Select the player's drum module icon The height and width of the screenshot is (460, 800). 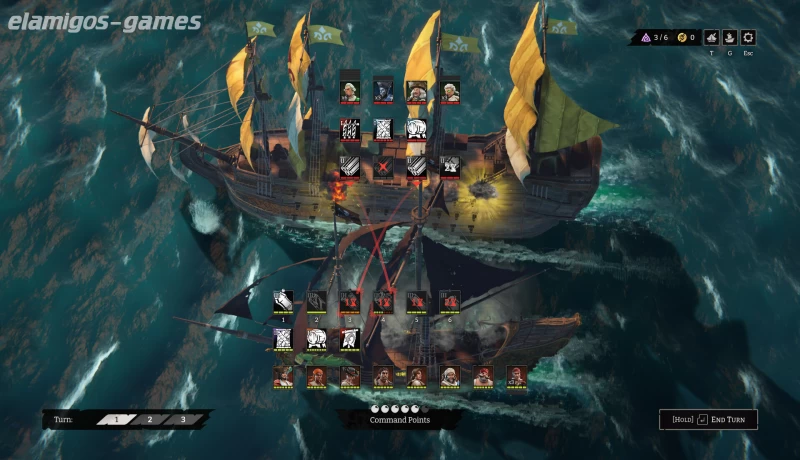[316, 338]
